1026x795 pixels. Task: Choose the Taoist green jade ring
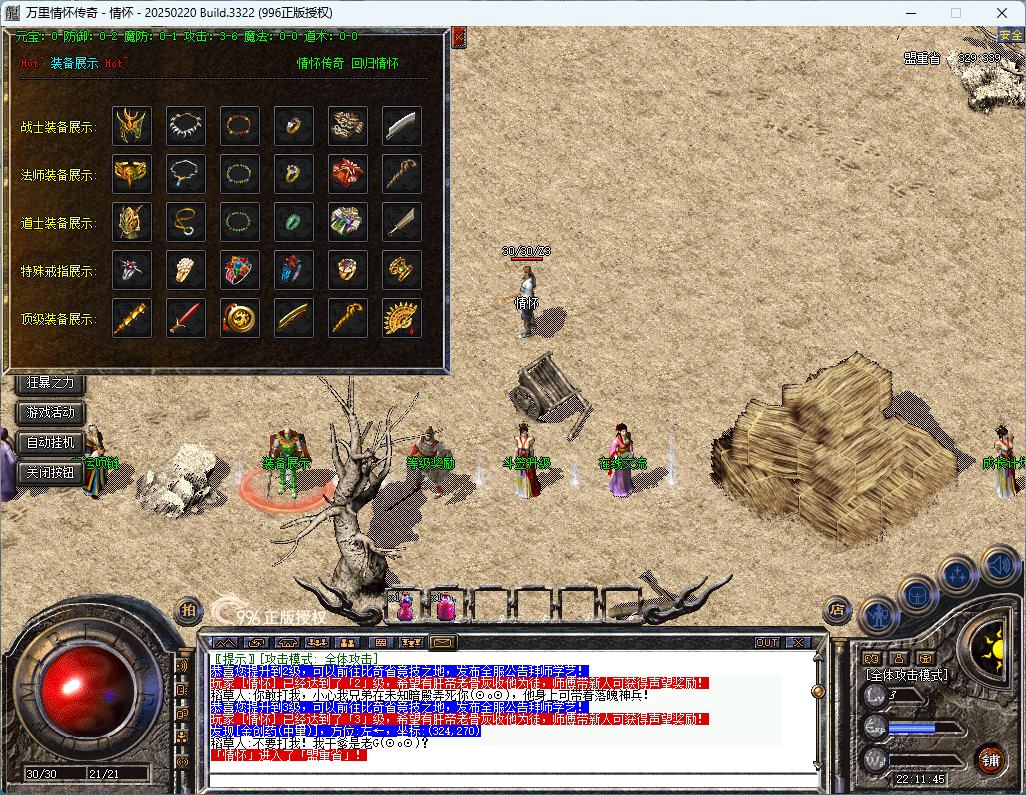(x=294, y=222)
